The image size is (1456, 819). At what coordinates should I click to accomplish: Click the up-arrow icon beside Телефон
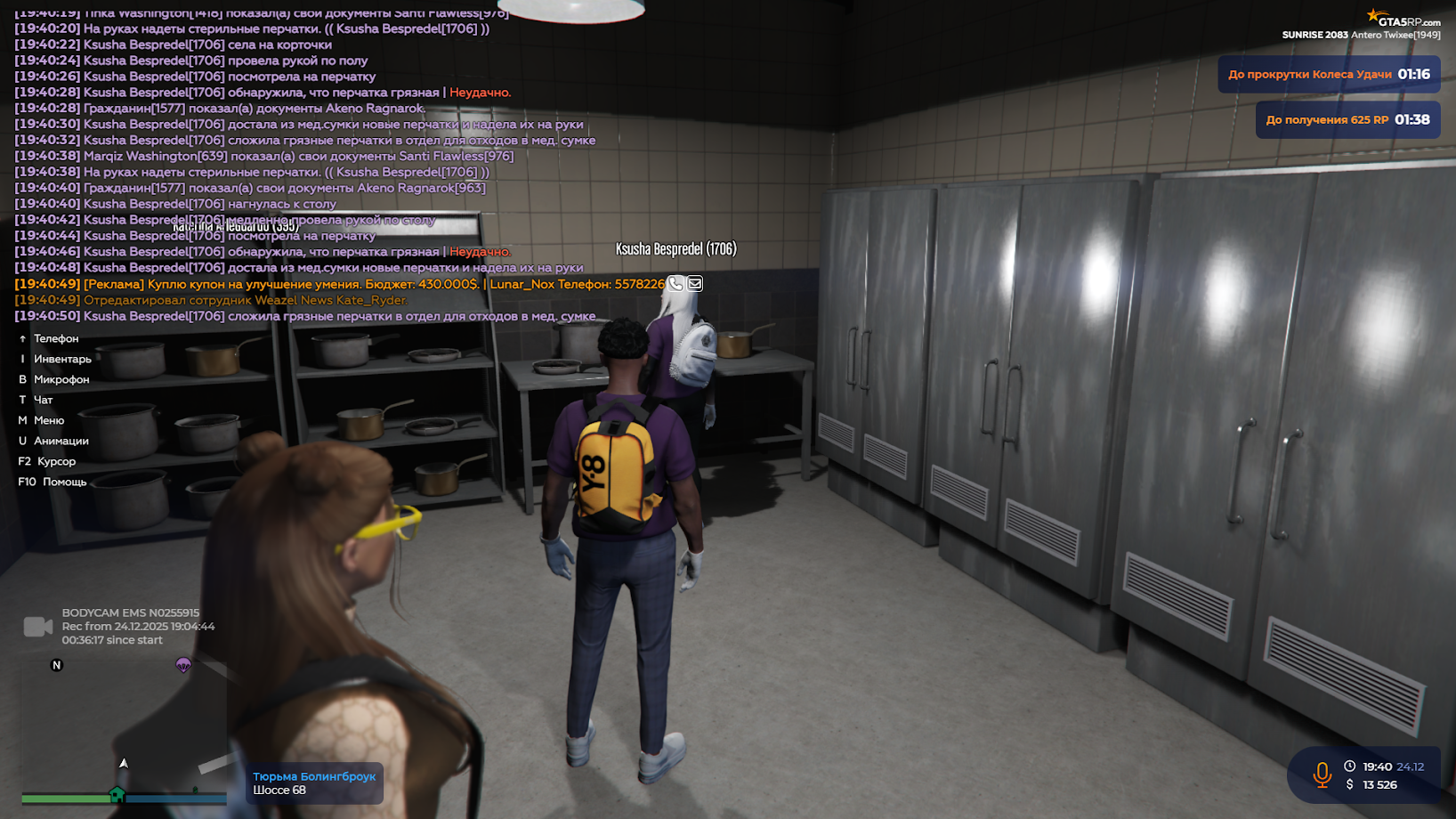(x=21, y=338)
